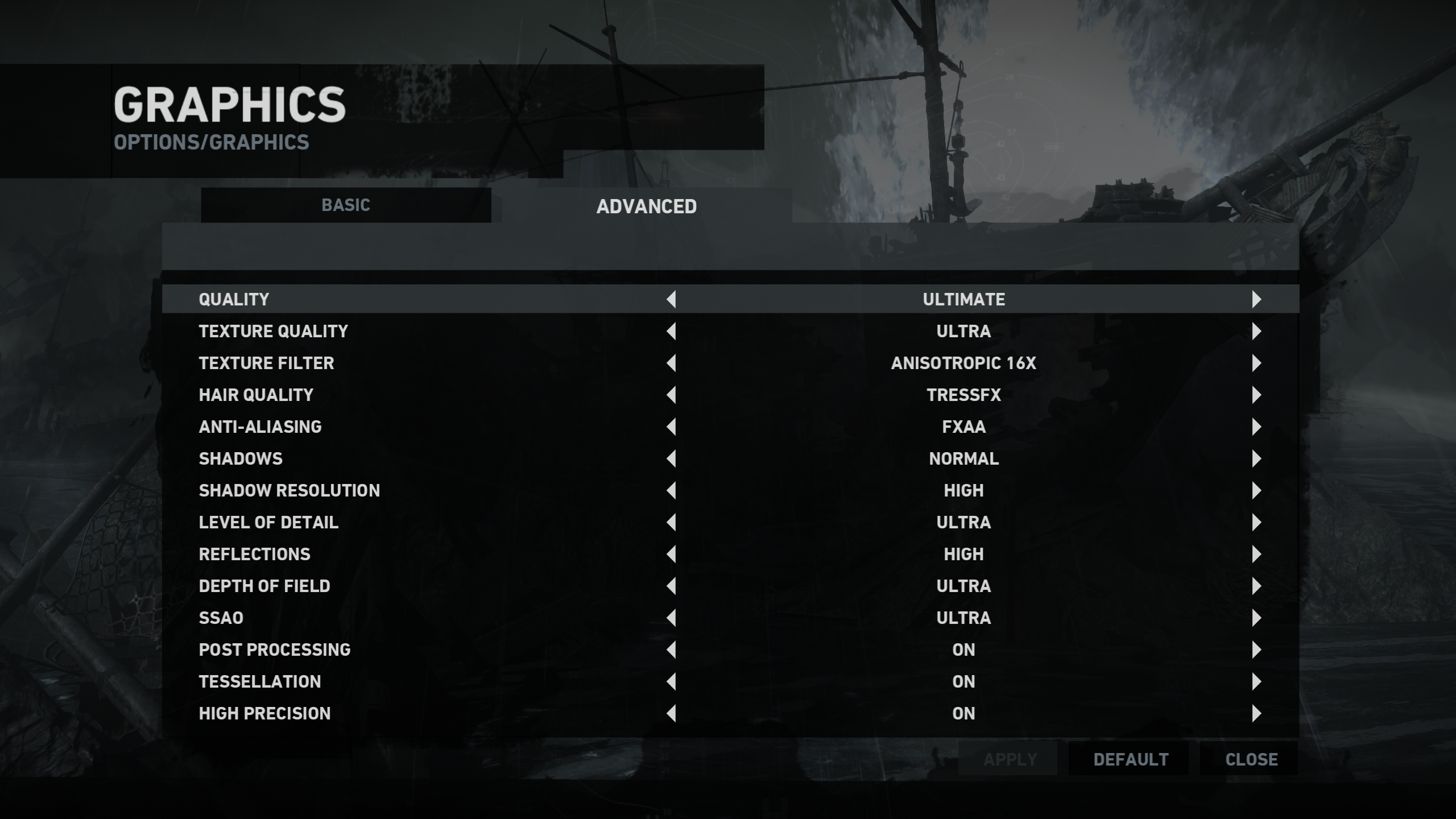Decrease Shadow Resolution with left arrow

pos(671,490)
